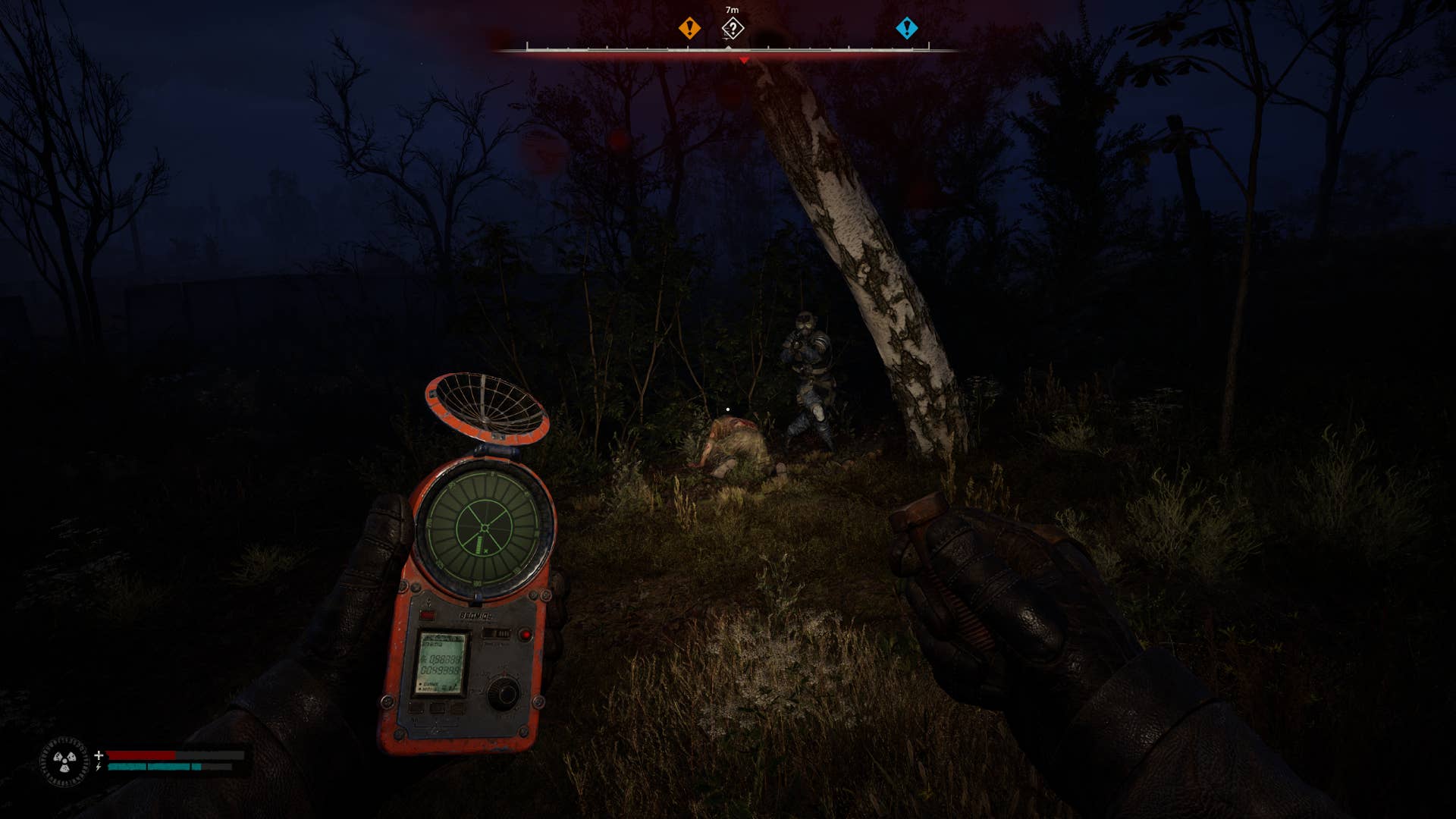1456x819 pixels.
Task: Click the orange exclamation compass marker
Action: click(689, 29)
